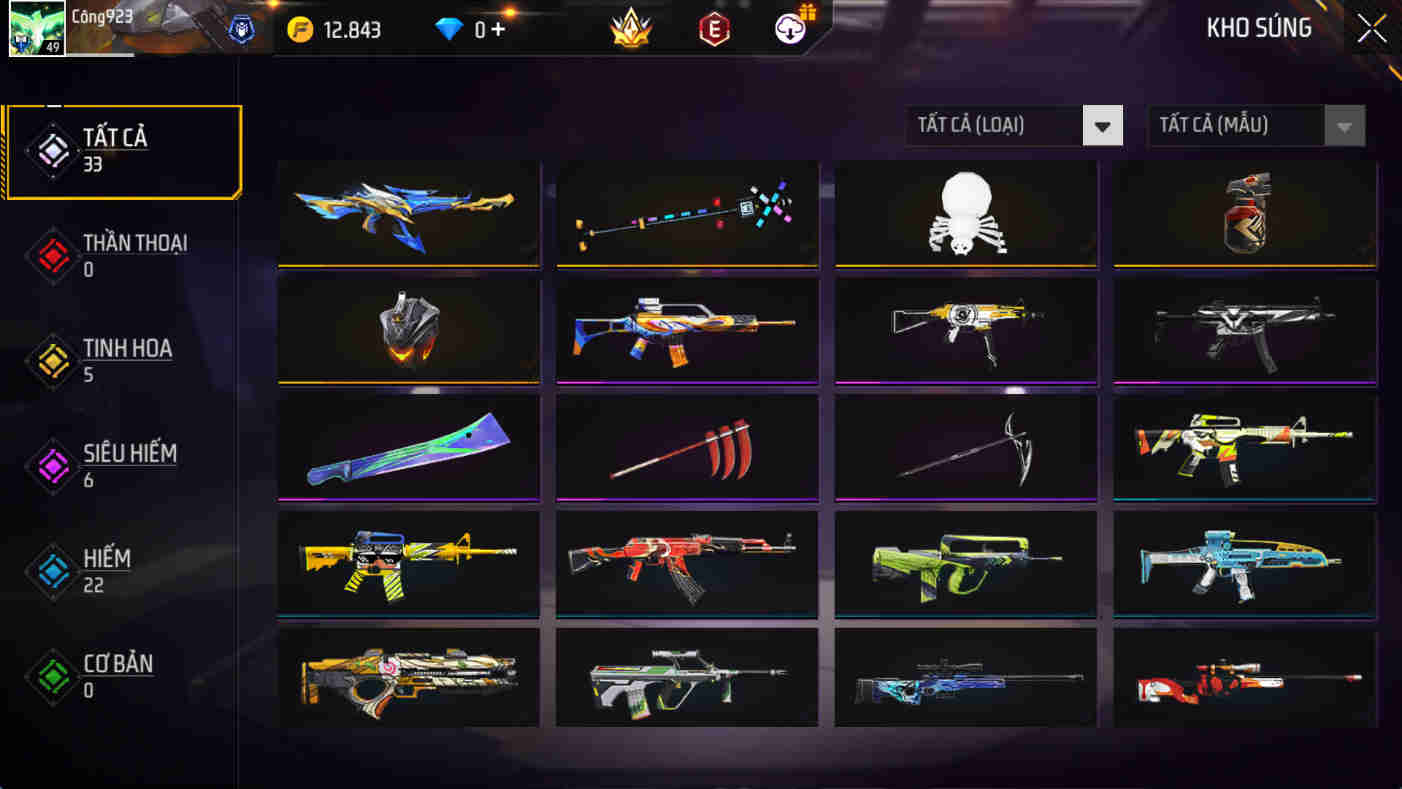Select the white spider item thumbnail

[x=965, y=214]
